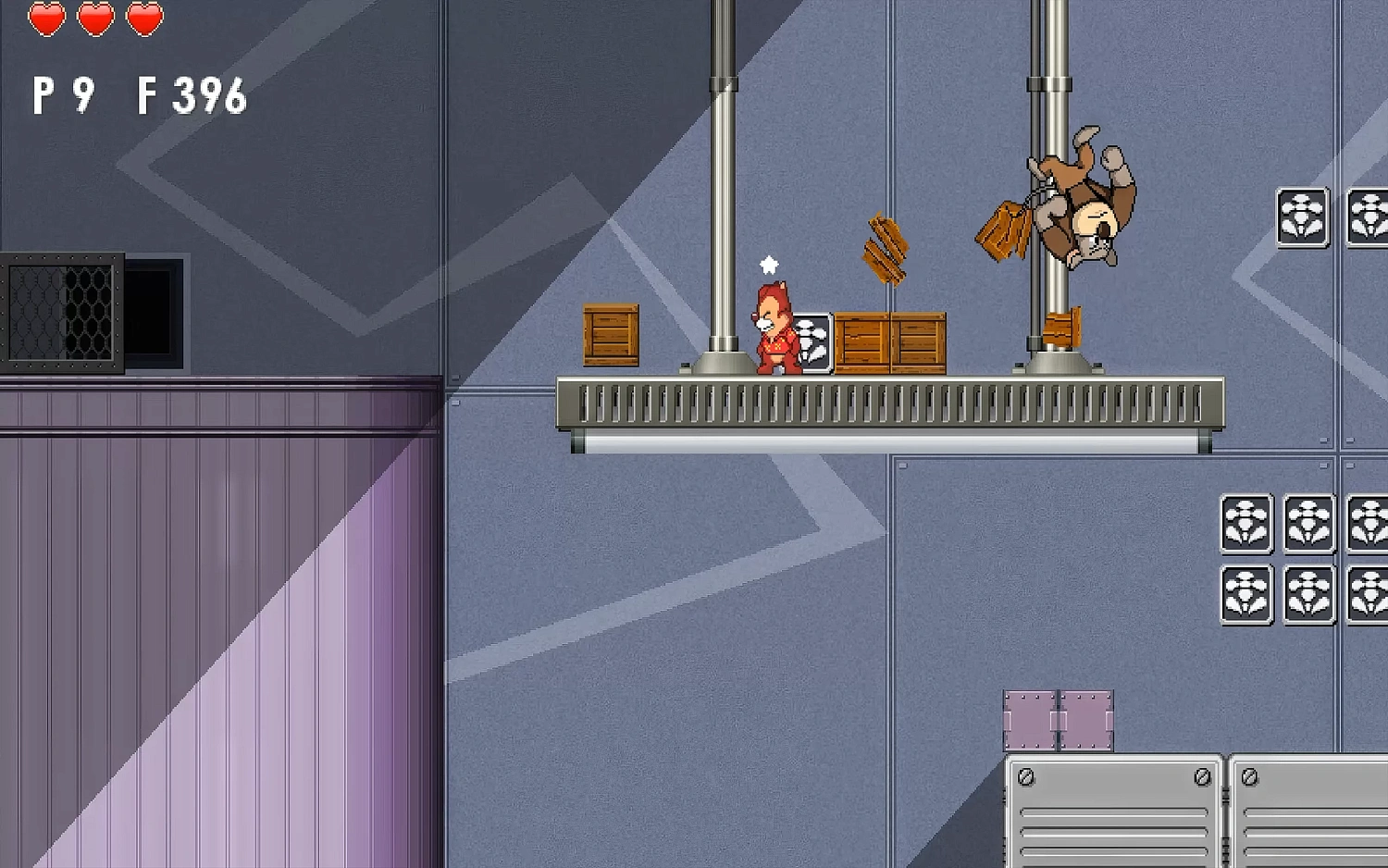Click the spinning crate in mid-air
This screenshot has height=868, width=1388.
tap(884, 250)
